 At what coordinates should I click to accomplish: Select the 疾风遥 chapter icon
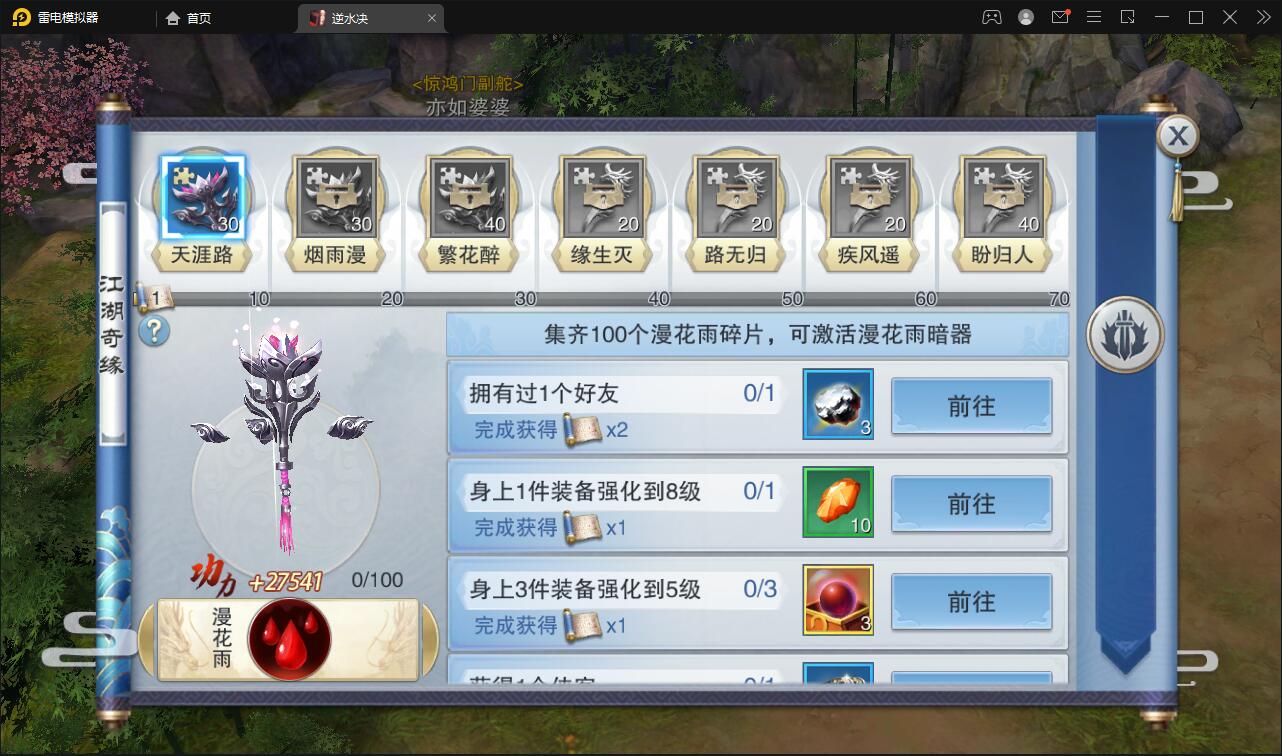(868, 197)
